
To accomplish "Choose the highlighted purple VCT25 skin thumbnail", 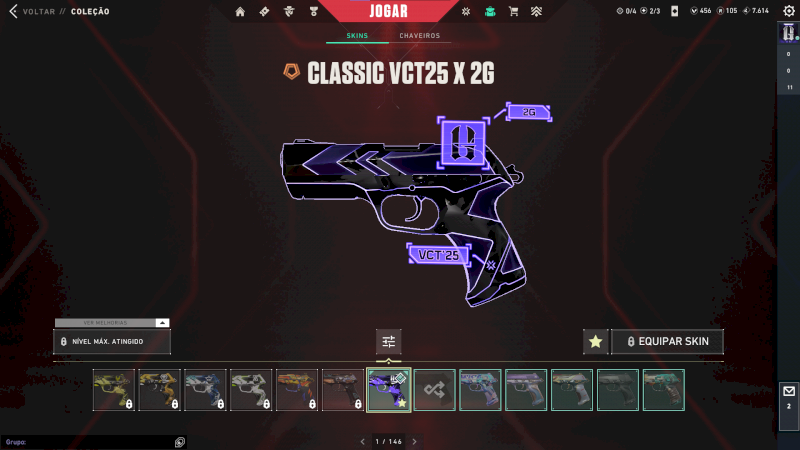I will [x=389, y=390].
